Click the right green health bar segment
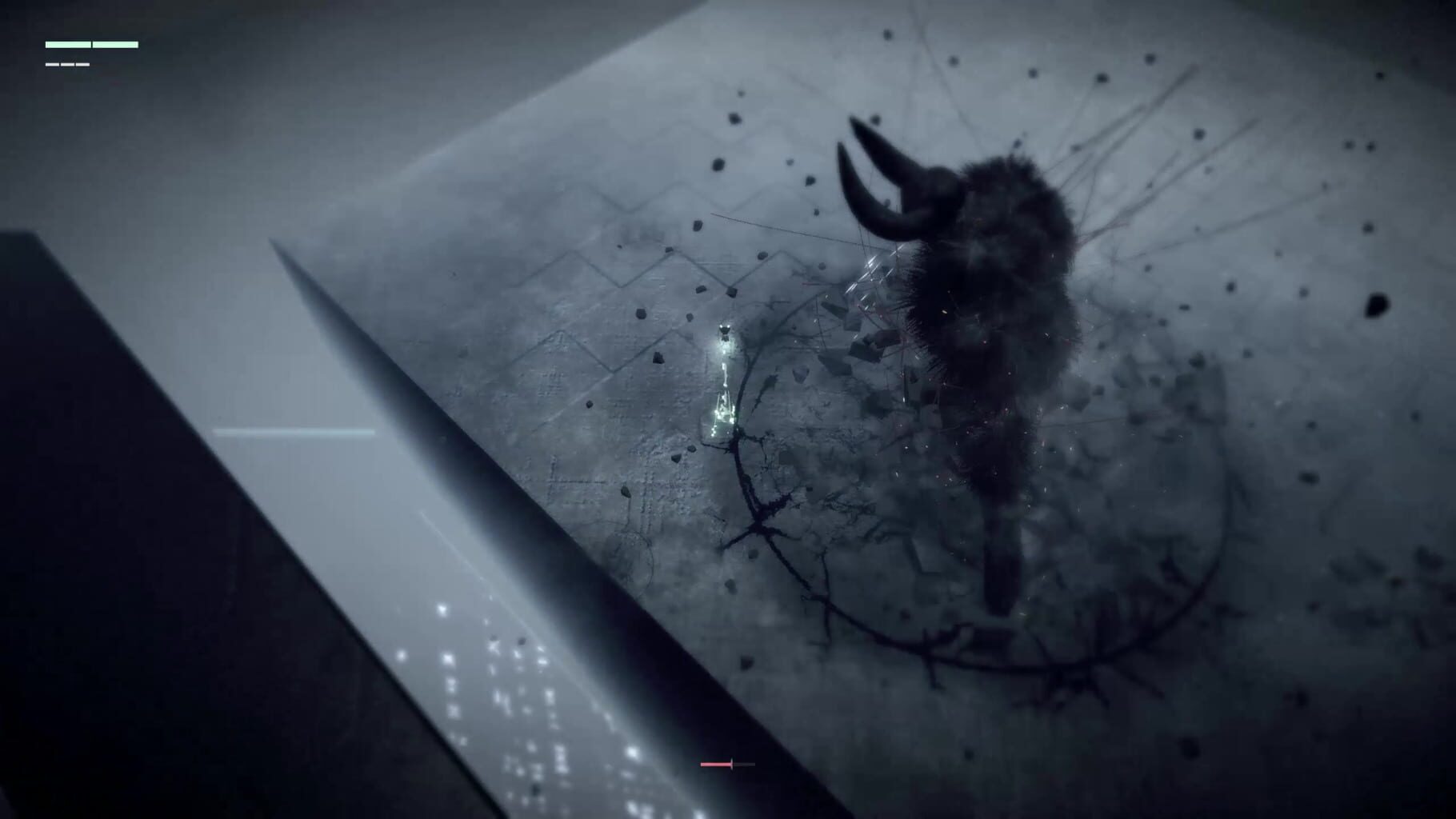Image resolution: width=1456 pixels, height=819 pixels. [x=115, y=44]
